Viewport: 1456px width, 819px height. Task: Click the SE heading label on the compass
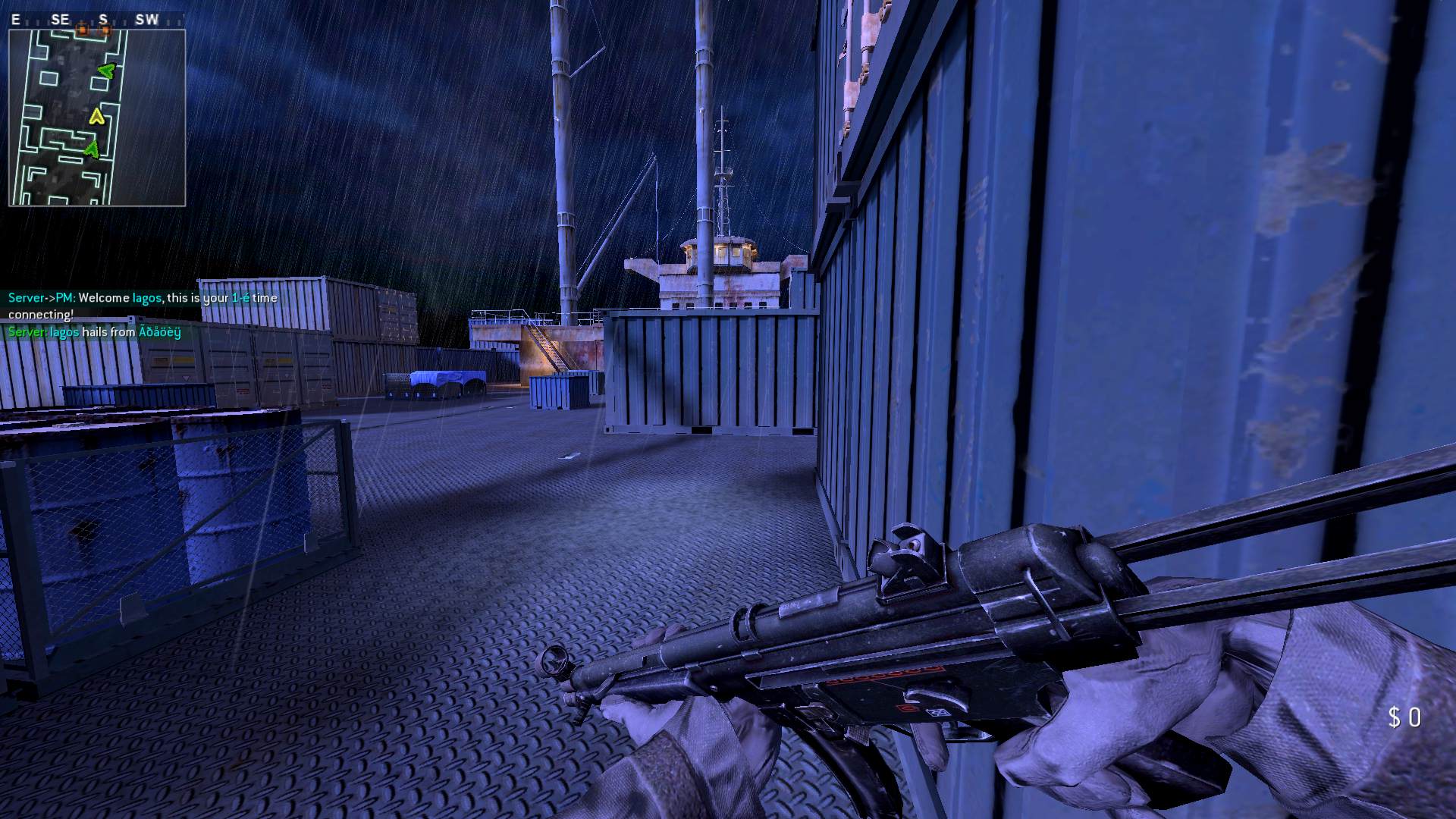pos(60,19)
